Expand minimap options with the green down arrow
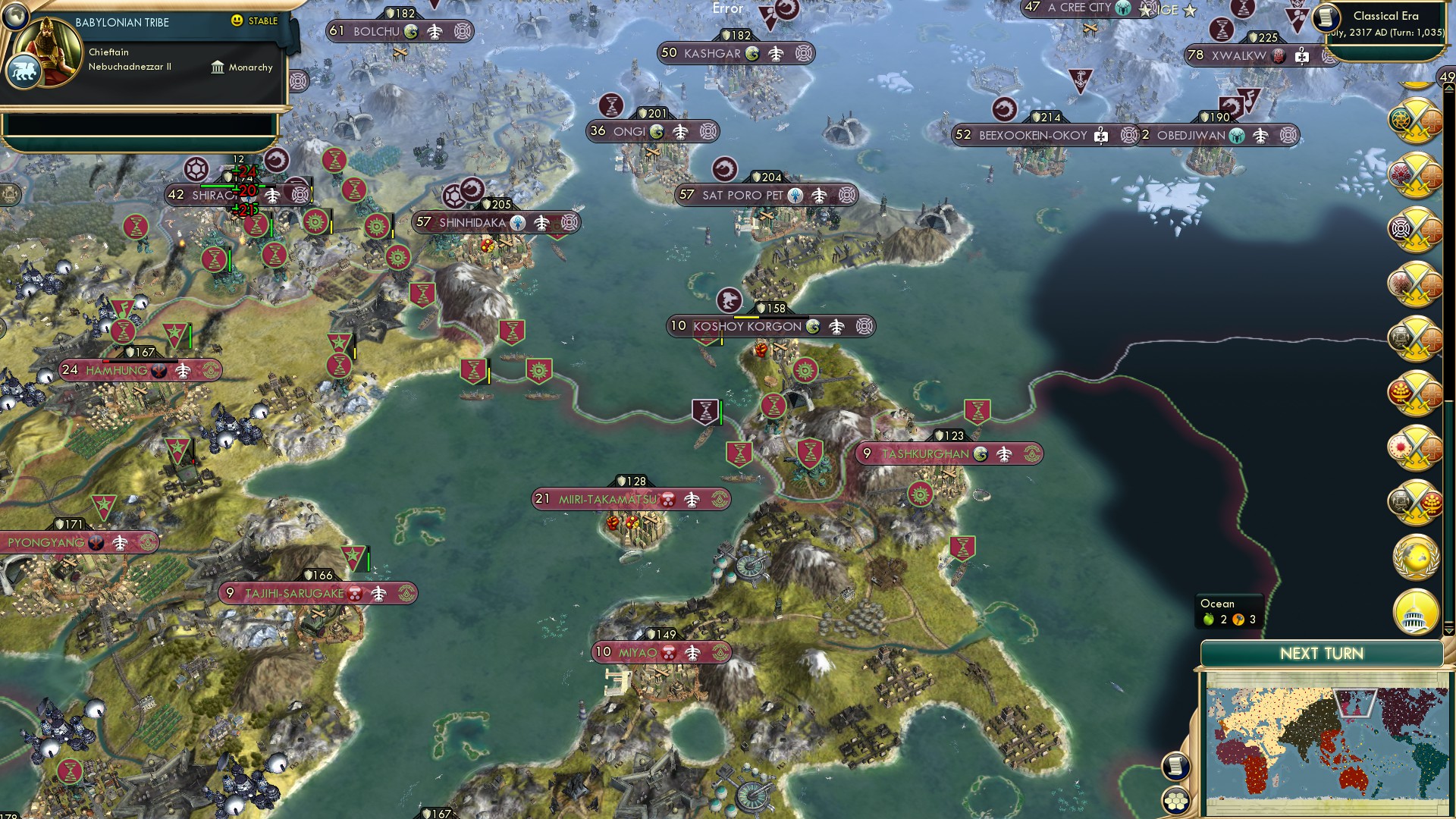This screenshot has width=1456, height=819. [1448, 632]
